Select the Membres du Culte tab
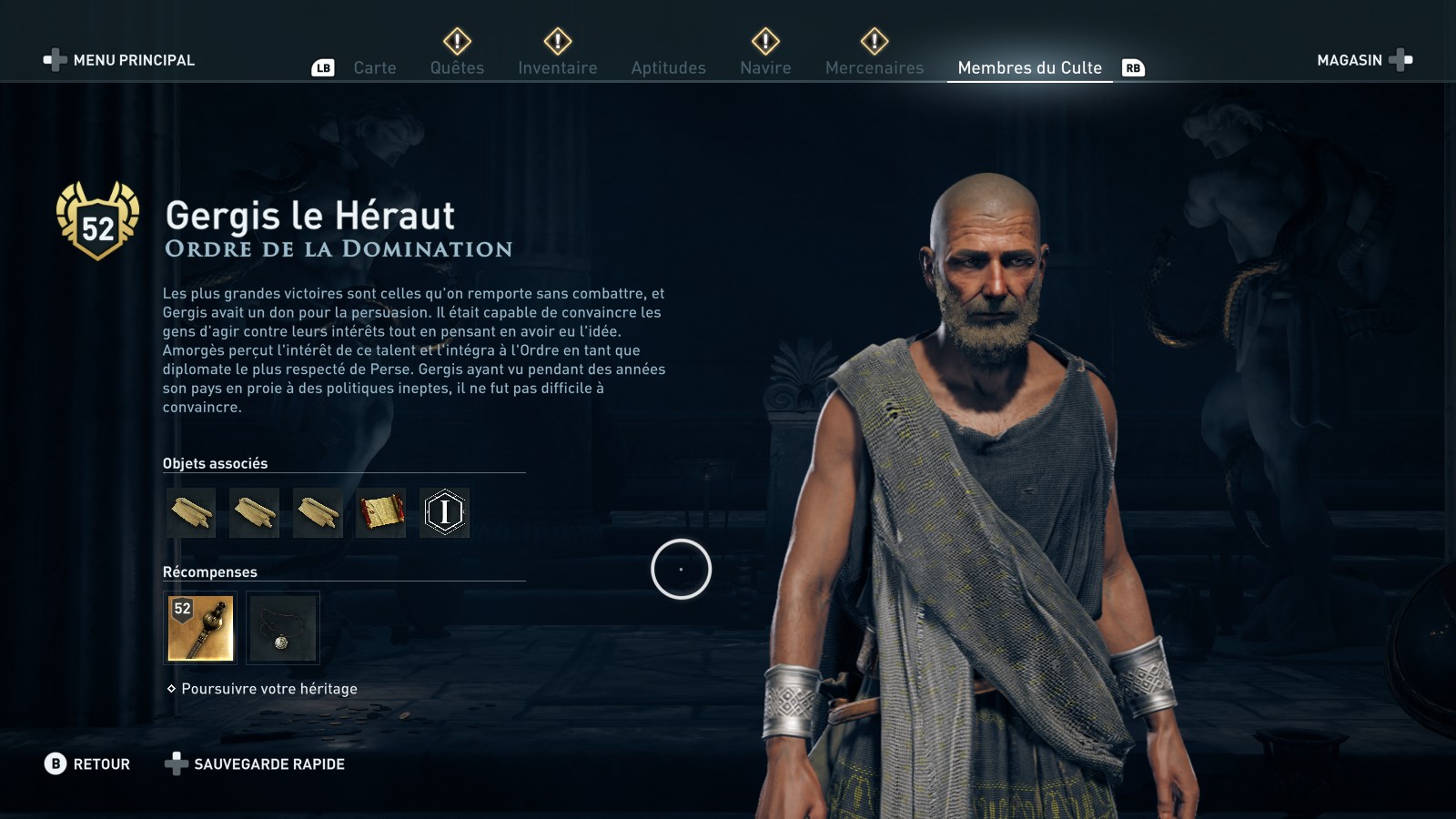1456x819 pixels. (x=1029, y=68)
